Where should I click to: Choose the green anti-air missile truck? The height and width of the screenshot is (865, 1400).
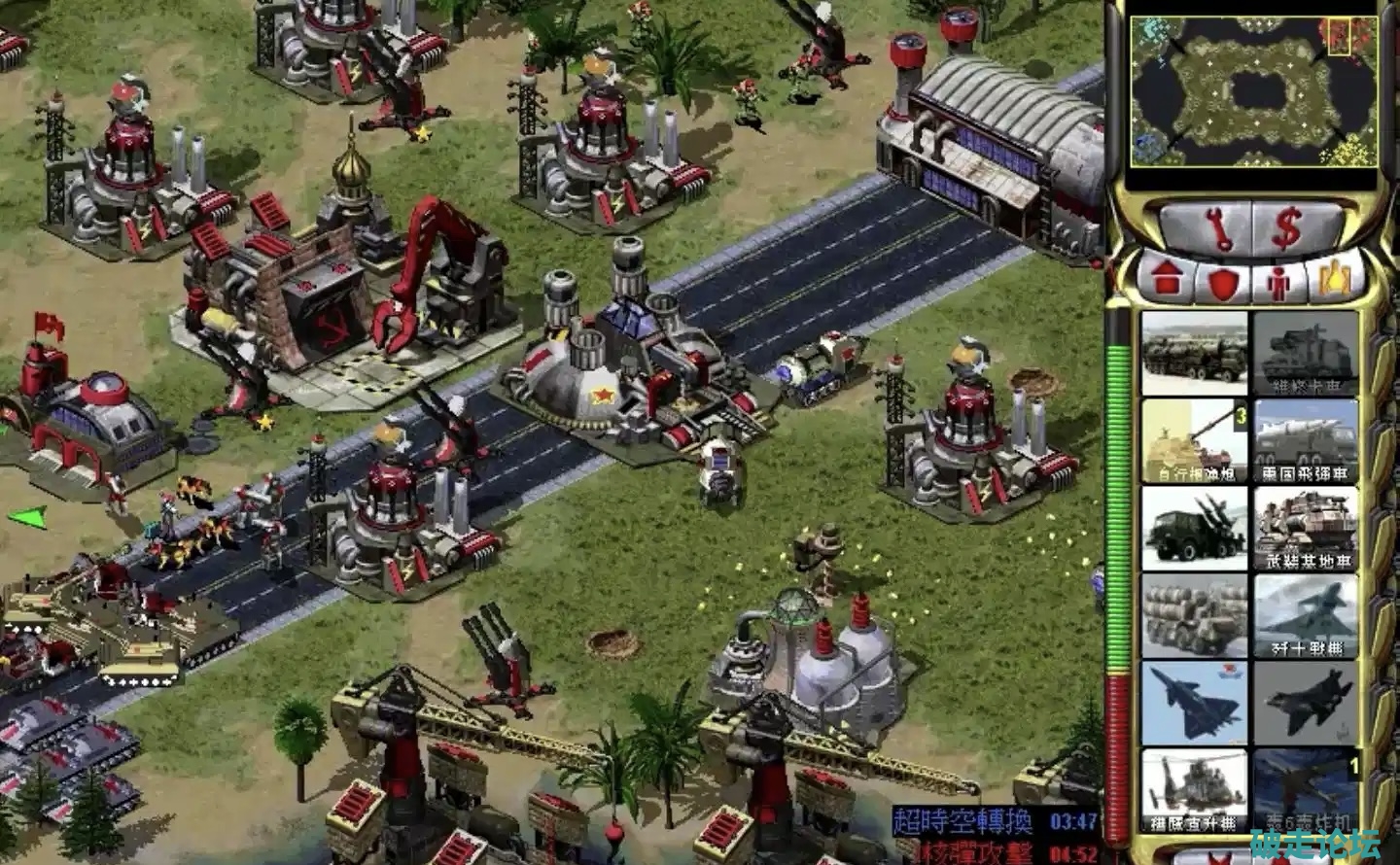pyautogui.click(x=1195, y=527)
